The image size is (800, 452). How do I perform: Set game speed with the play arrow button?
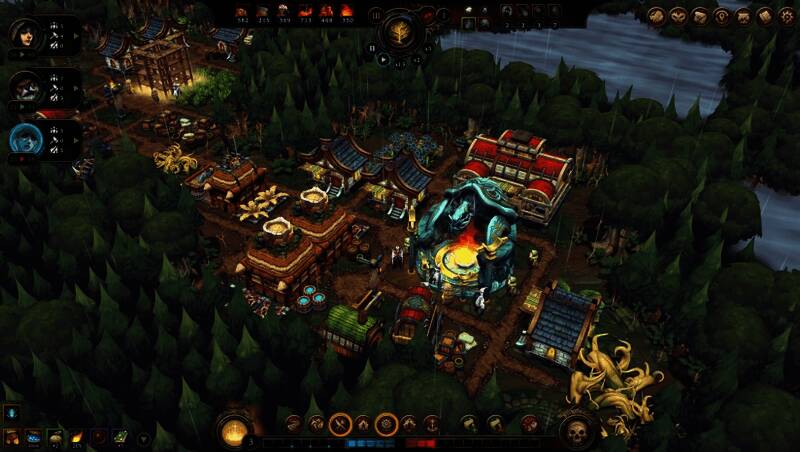(384, 59)
